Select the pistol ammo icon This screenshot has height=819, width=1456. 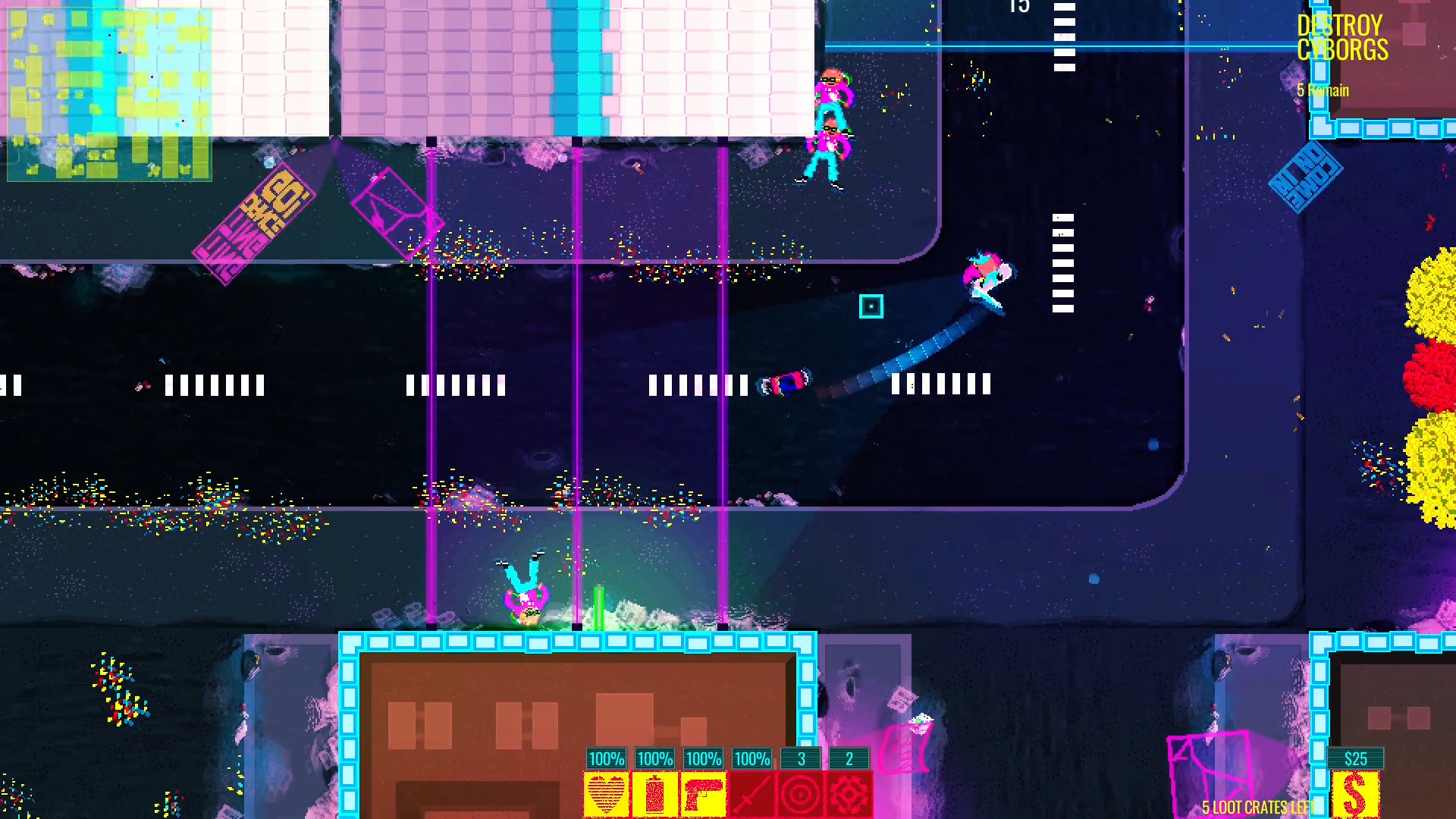pos(702,792)
